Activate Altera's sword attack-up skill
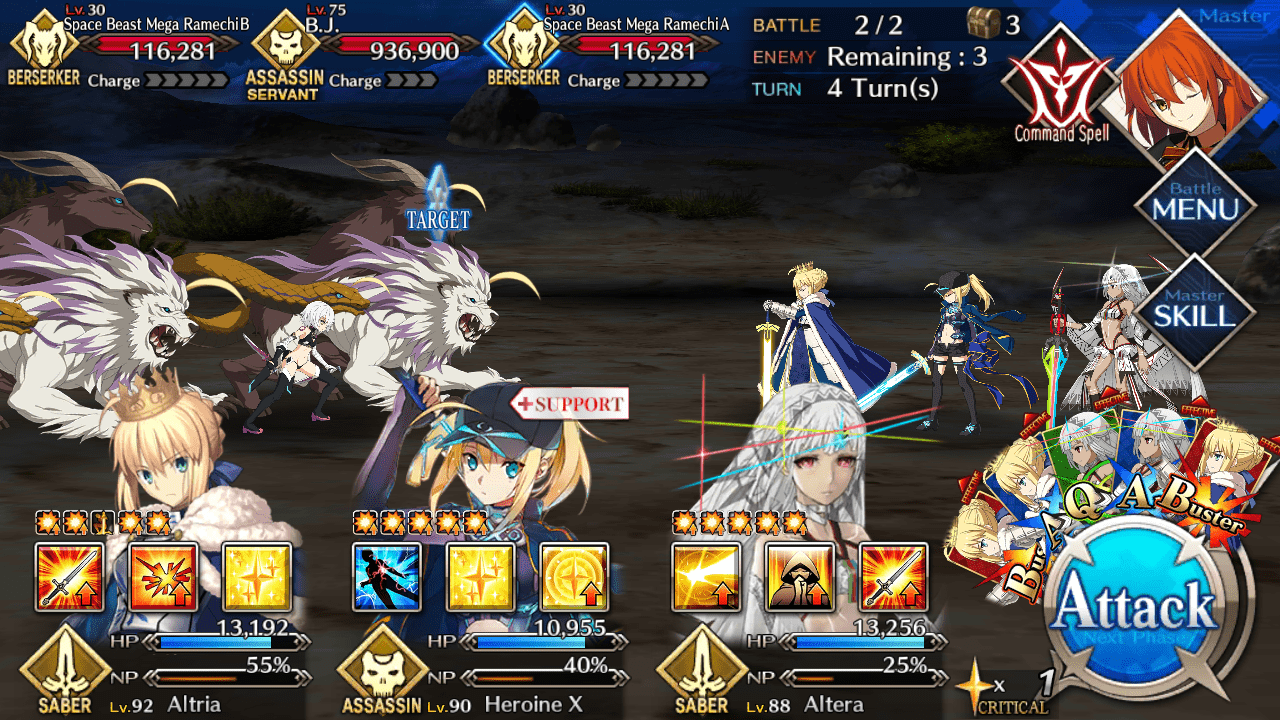 894,577
